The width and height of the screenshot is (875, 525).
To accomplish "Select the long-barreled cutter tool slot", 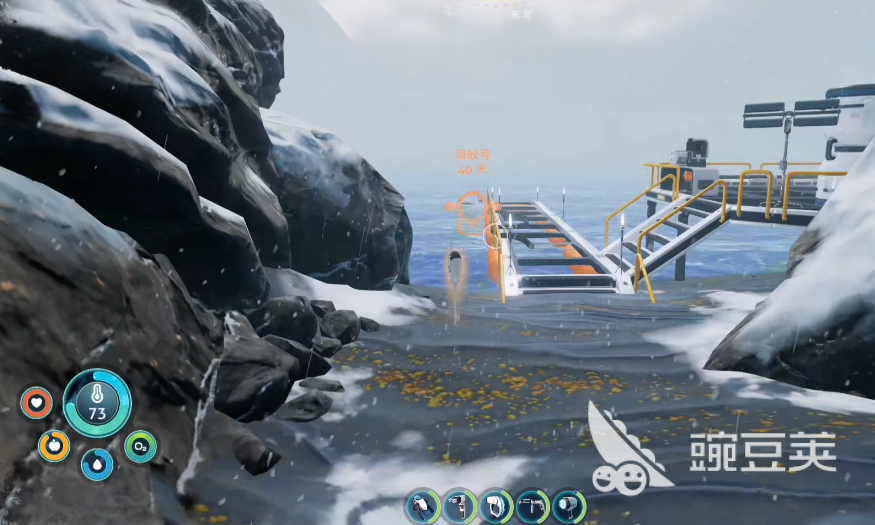I will tap(532, 506).
